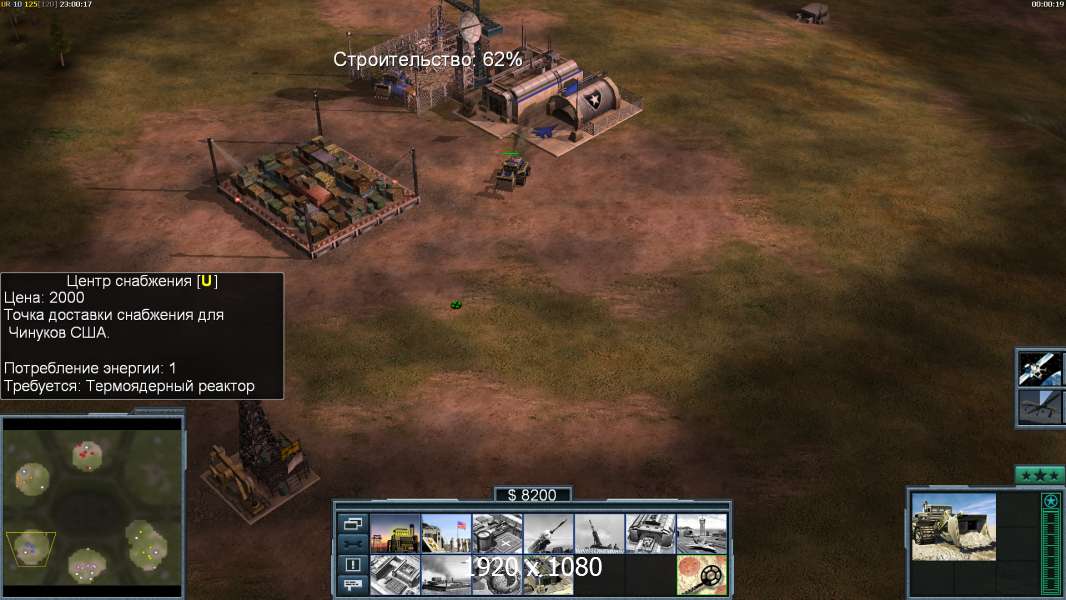Select the upright missile launcher build icon
Viewport: 1066px width, 600px height.
coord(599,533)
